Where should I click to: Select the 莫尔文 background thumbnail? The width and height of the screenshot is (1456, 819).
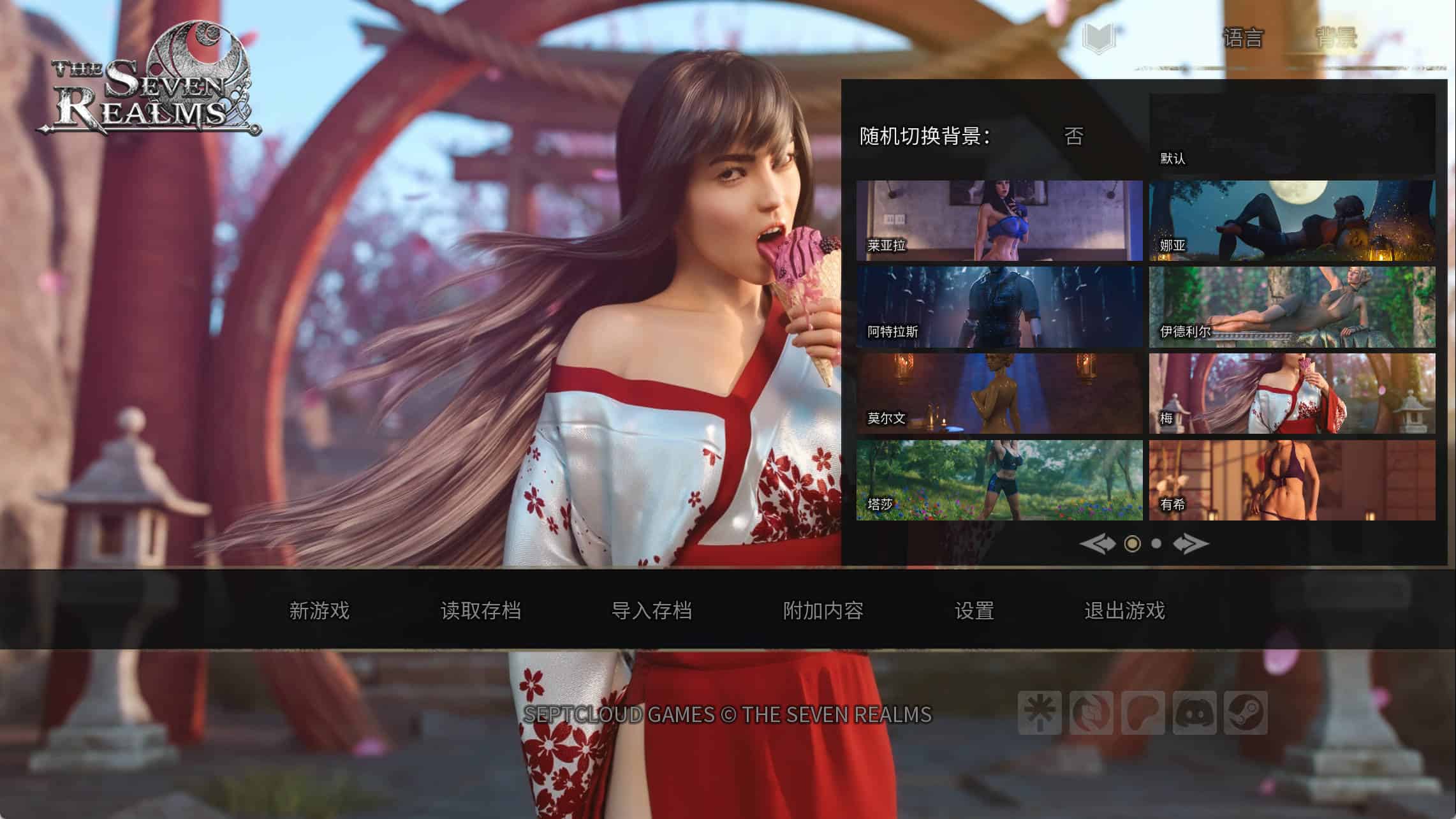click(x=999, y=394)
